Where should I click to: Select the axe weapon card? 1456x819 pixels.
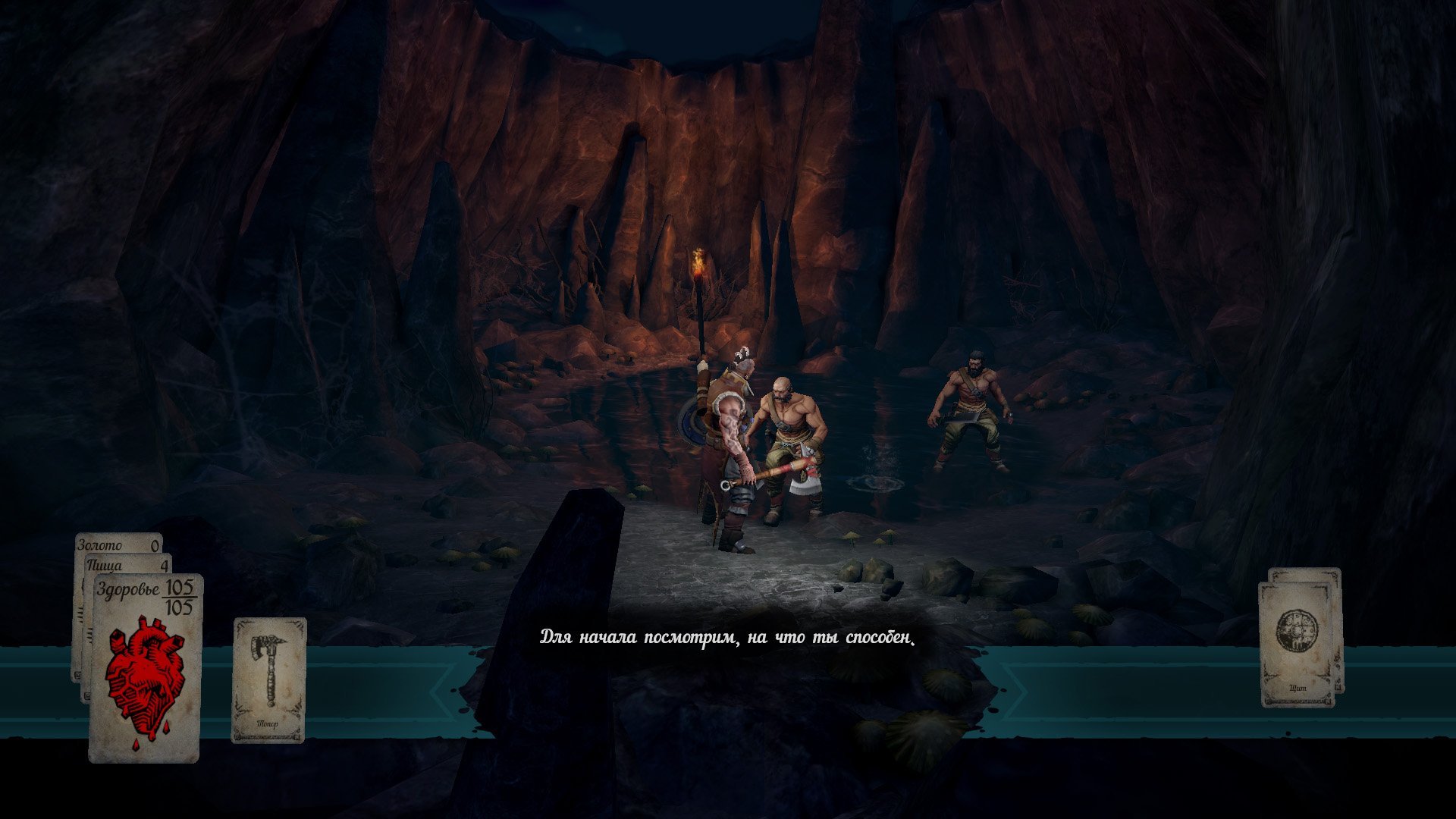click(x=268, y=679)
